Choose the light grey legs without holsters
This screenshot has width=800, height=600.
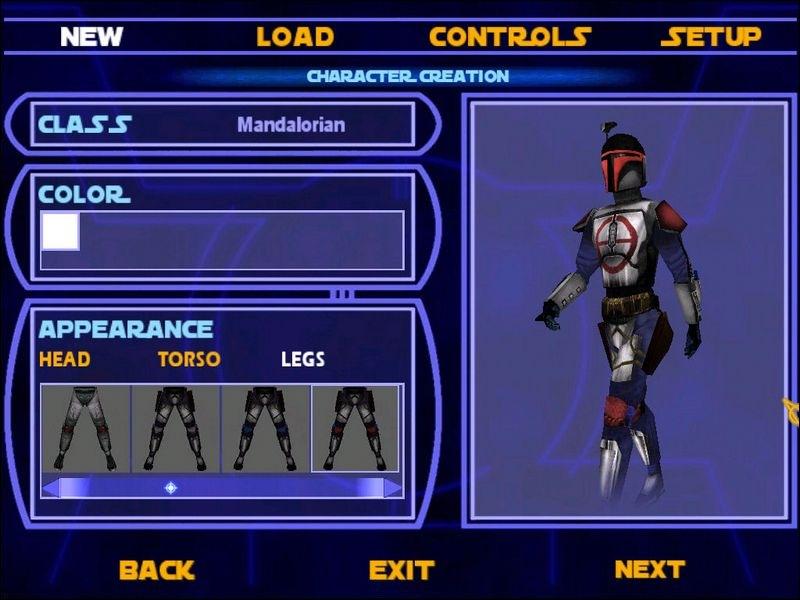[x=85, y=428]
